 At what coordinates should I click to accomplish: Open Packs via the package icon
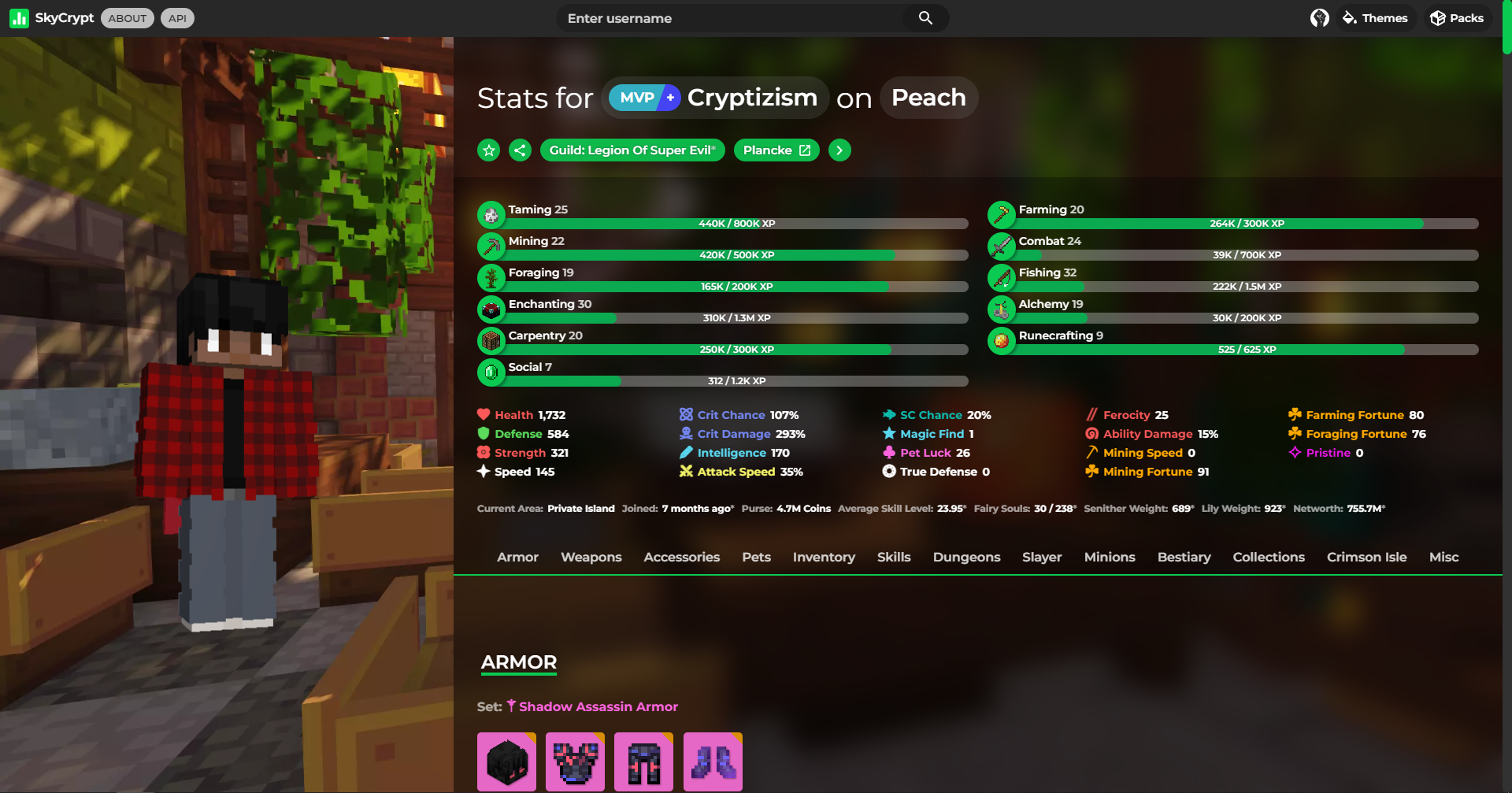pos(1437,17)
